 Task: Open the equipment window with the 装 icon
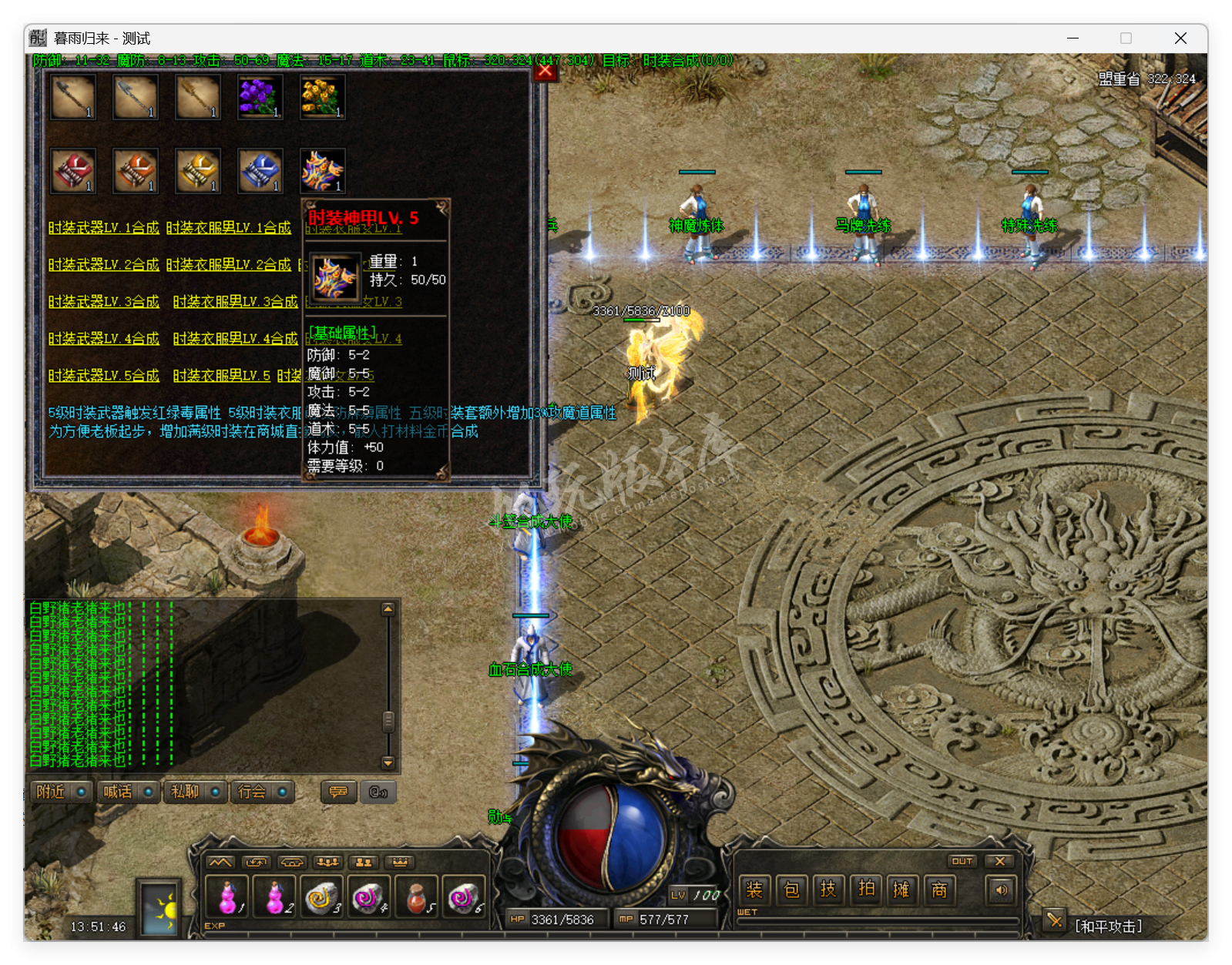click(x=754, y=890)
